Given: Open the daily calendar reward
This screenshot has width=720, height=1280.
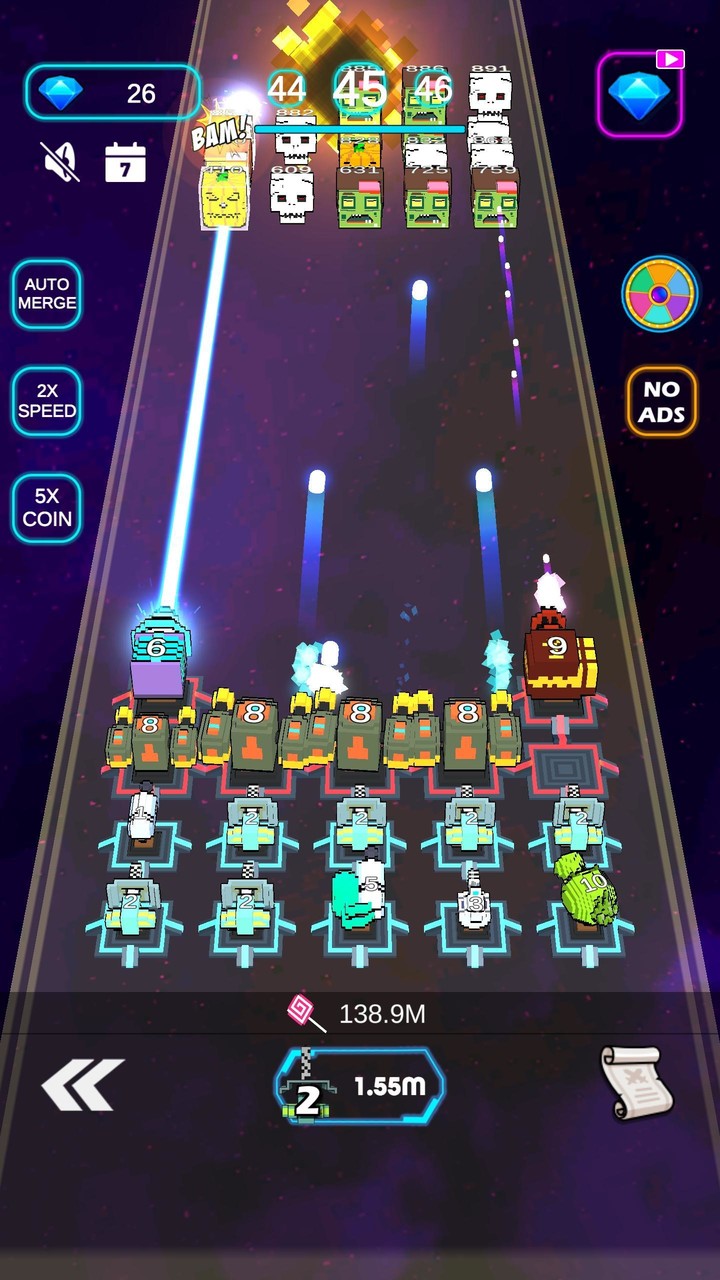Looking at the screenshot, I should pyautogui.click(x=126, y=162).
